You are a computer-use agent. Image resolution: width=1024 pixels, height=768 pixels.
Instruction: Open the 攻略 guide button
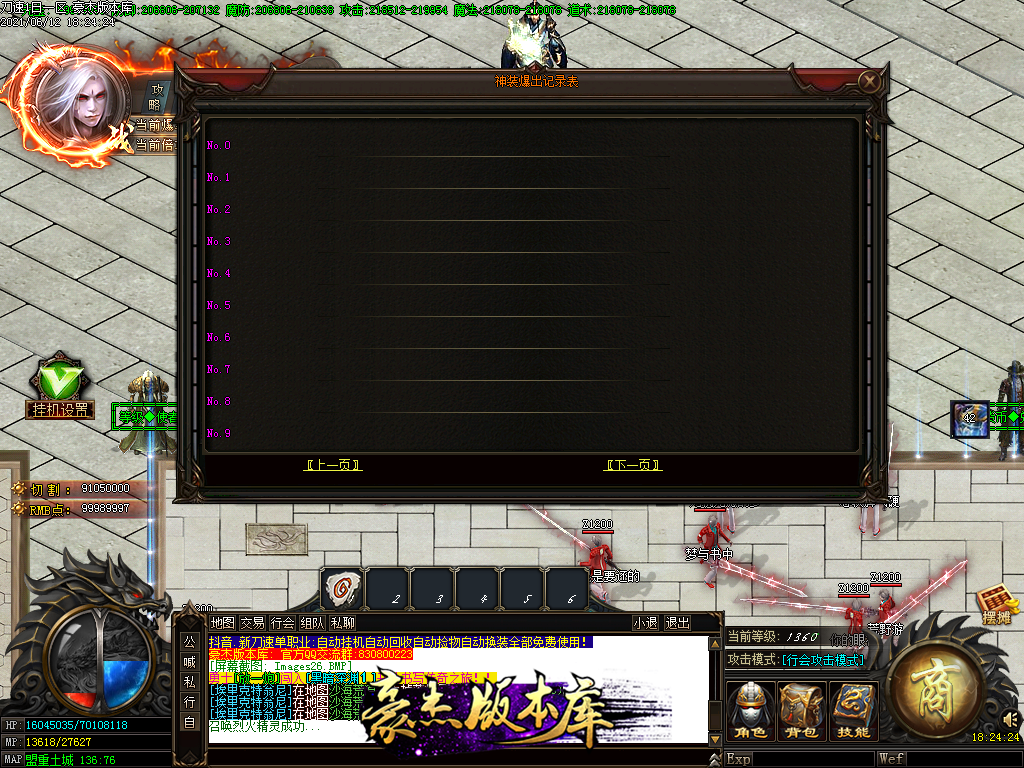155,97
